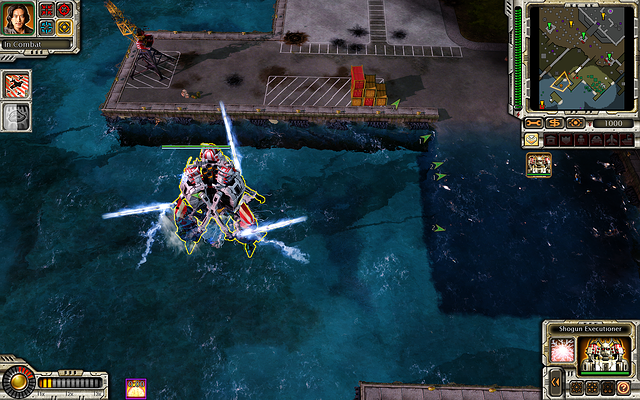Viewport: 640px width, 400px height.
Task: Open help with the question mark button
Action: click(x=623, y=387)
